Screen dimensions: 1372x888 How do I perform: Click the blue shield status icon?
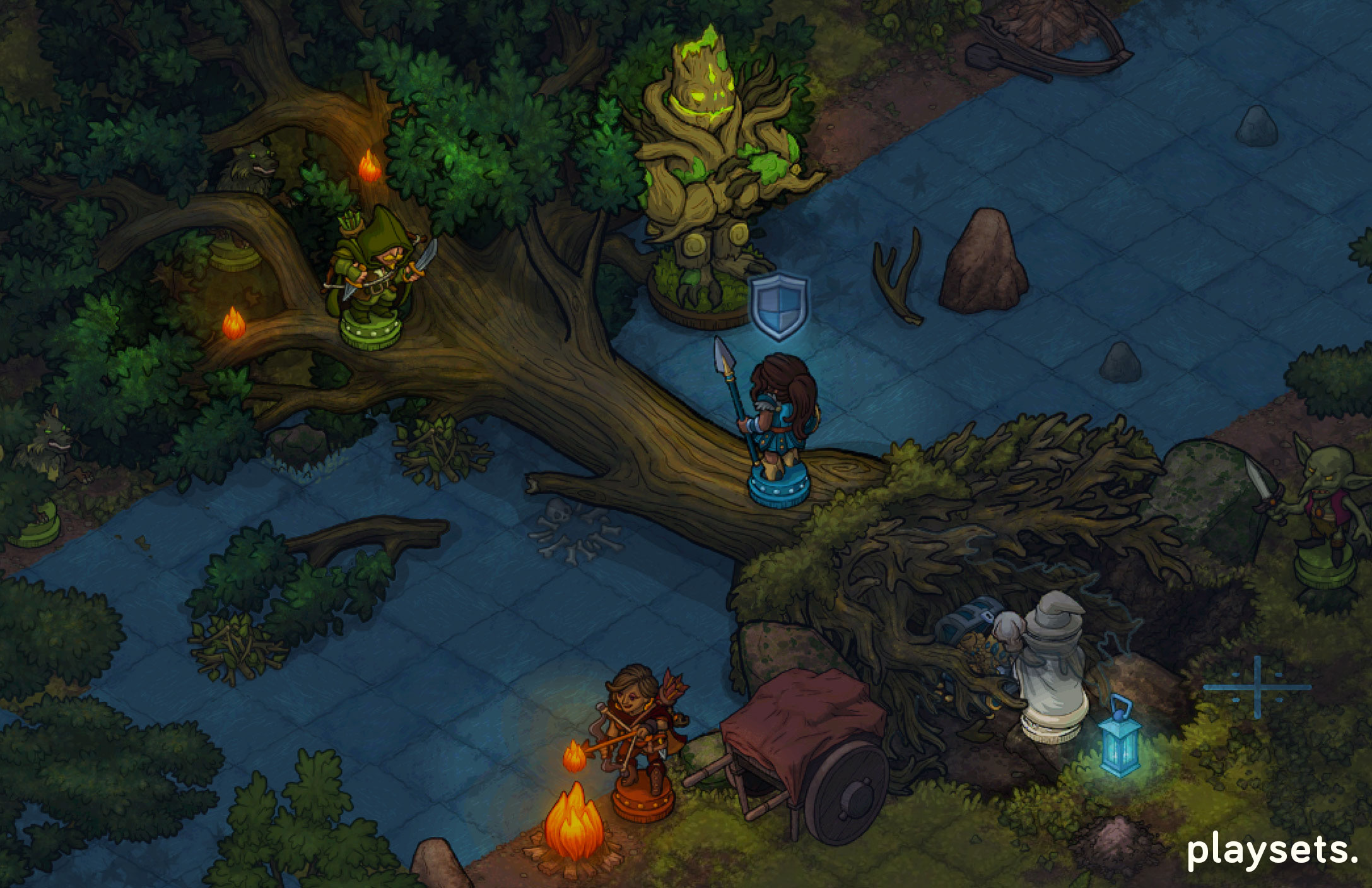click(x=780, y=307)
